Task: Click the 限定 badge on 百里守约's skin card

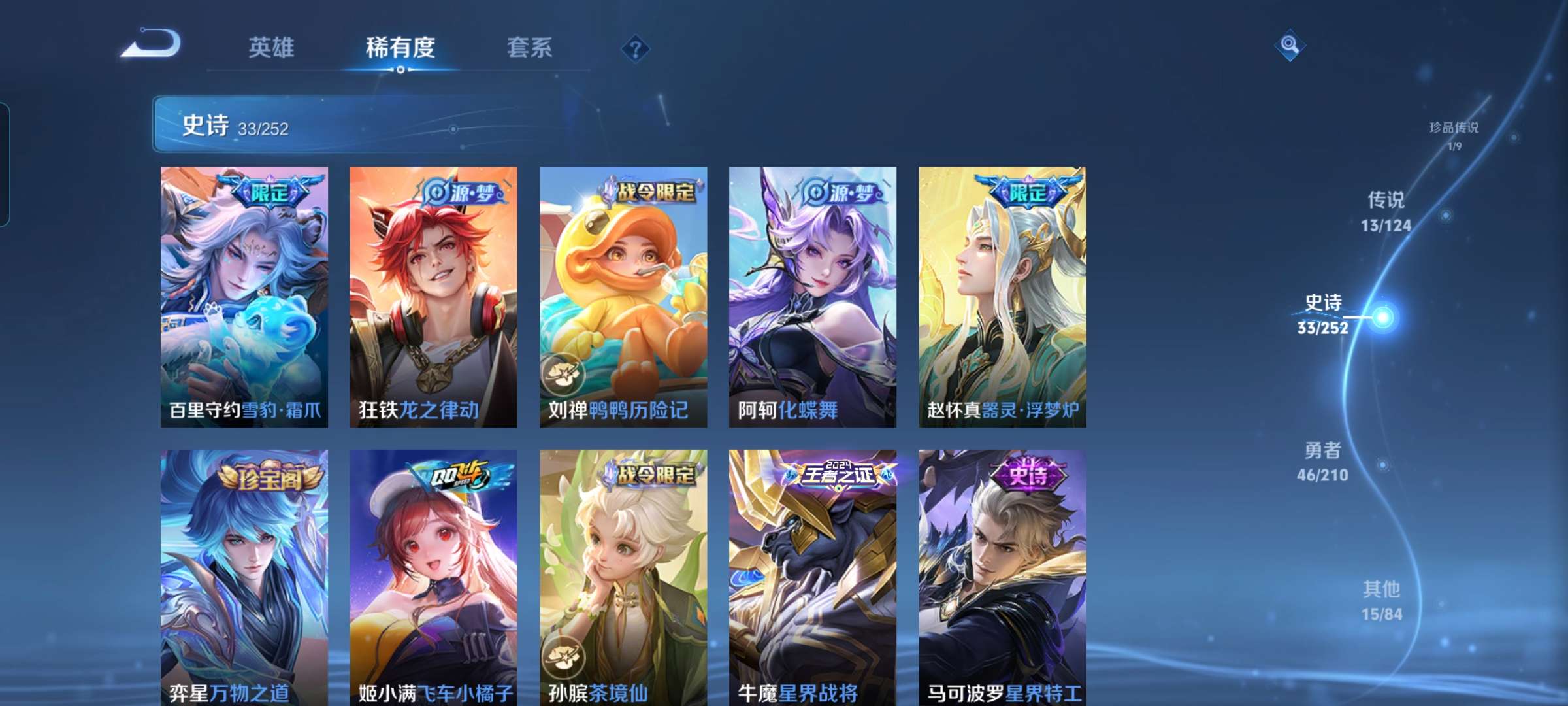Action: click(x=269, y=192)
